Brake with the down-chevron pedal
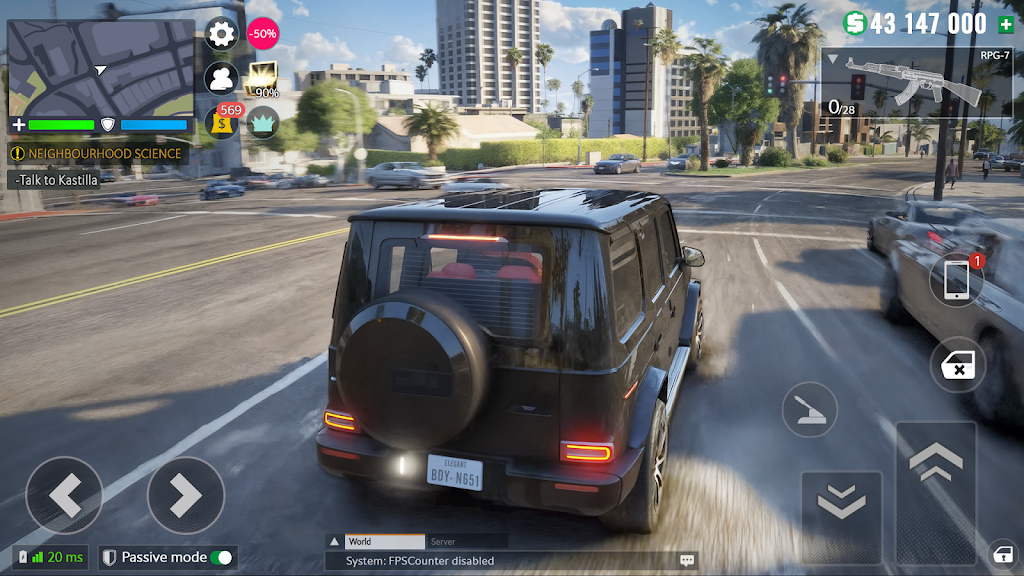The height and width of the screenshot is (576, 1024). click(841, 504)
